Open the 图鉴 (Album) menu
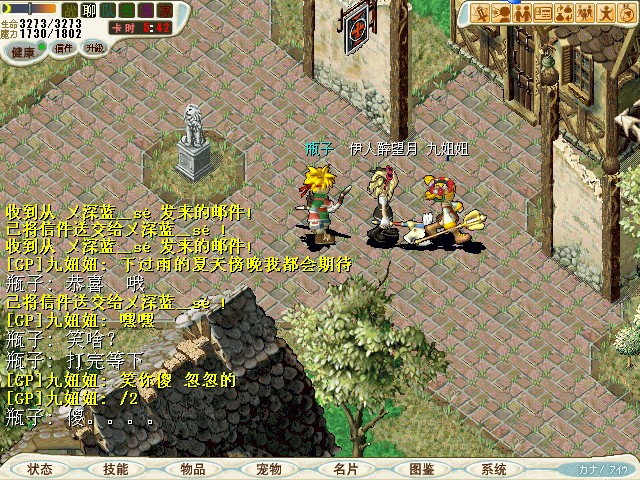 click(421, 468)
